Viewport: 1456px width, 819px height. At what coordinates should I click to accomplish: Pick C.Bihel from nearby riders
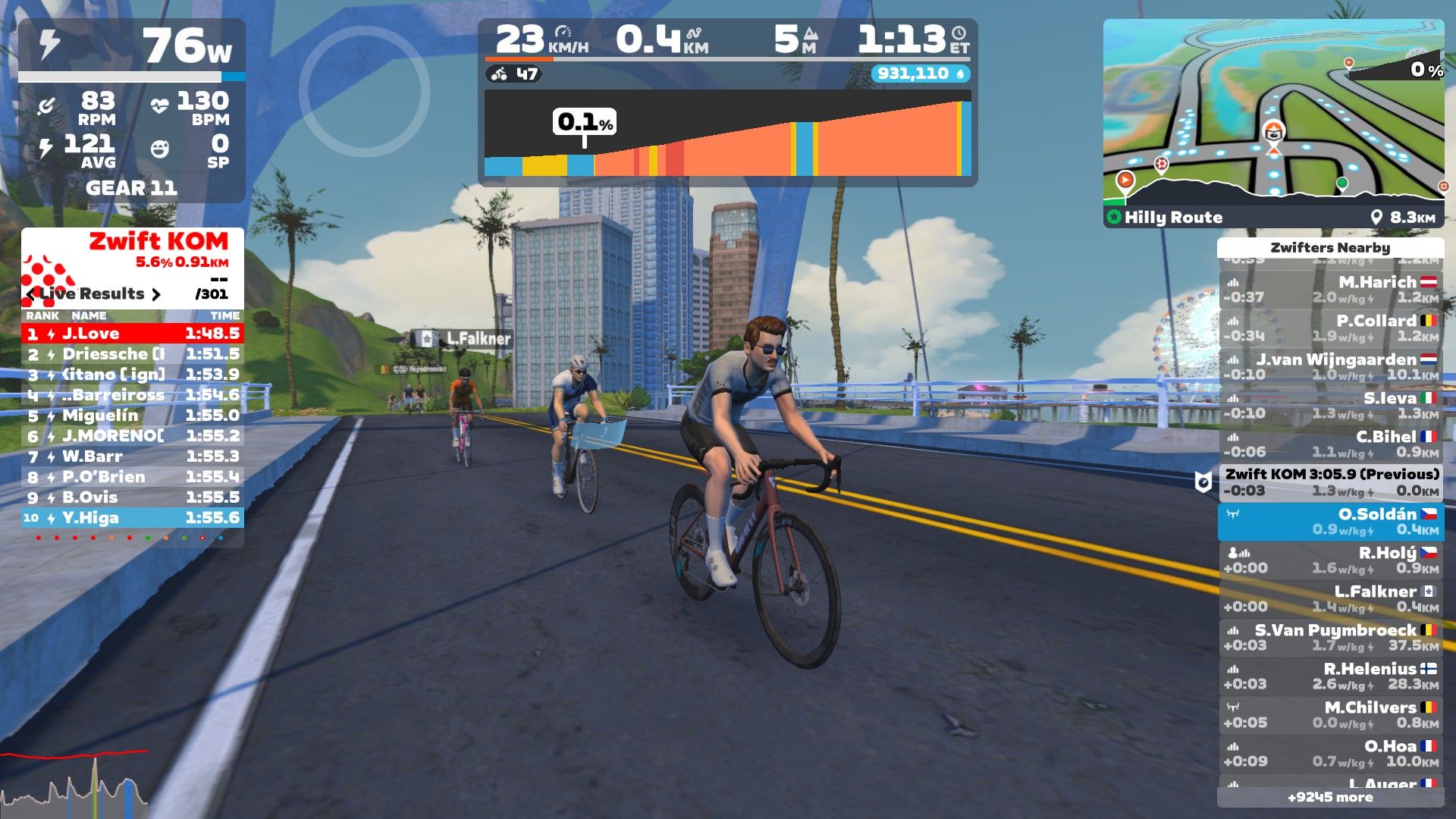[1331, 444]
